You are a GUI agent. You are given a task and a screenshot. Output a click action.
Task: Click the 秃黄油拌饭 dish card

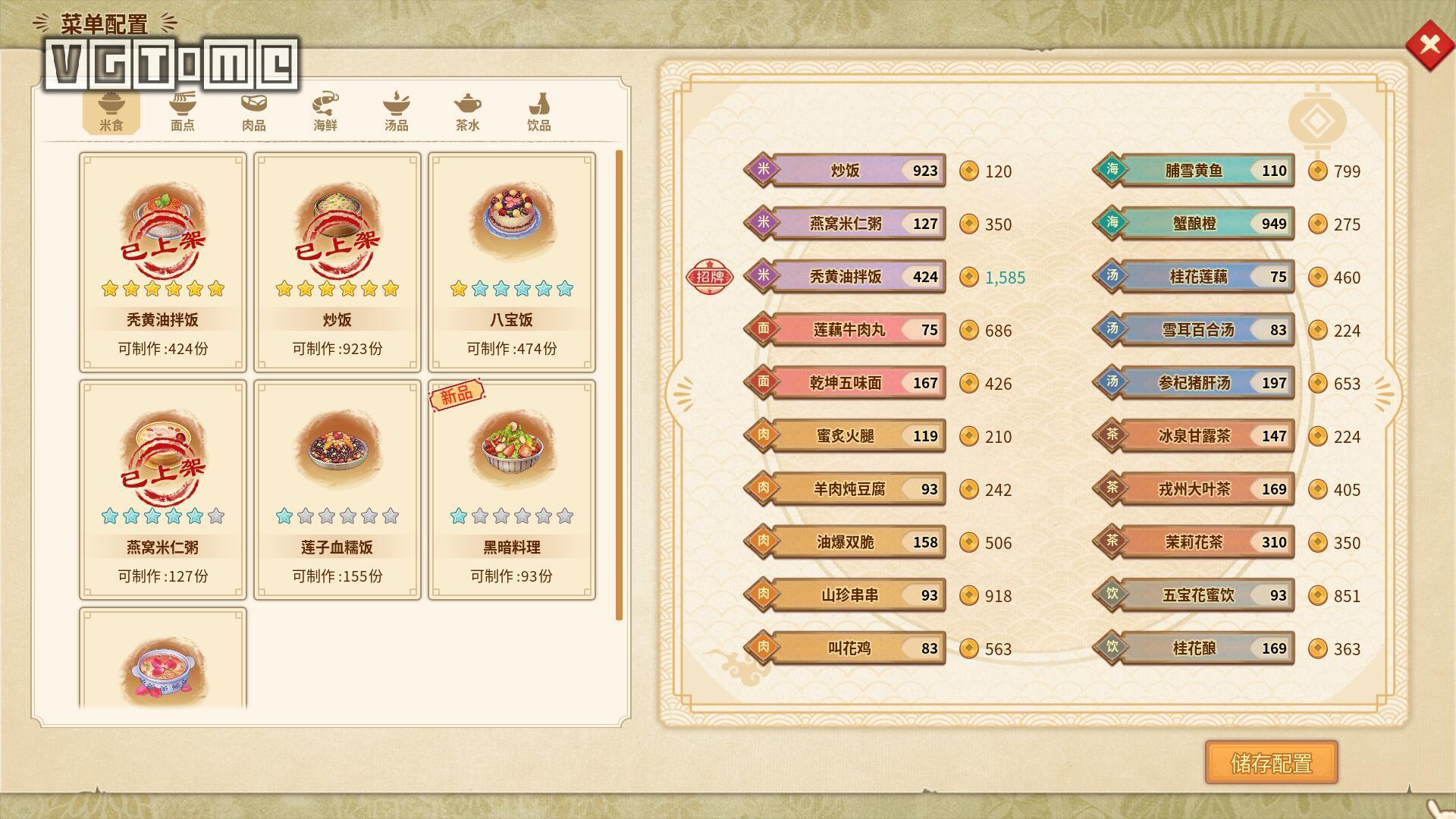click(162, 262)
